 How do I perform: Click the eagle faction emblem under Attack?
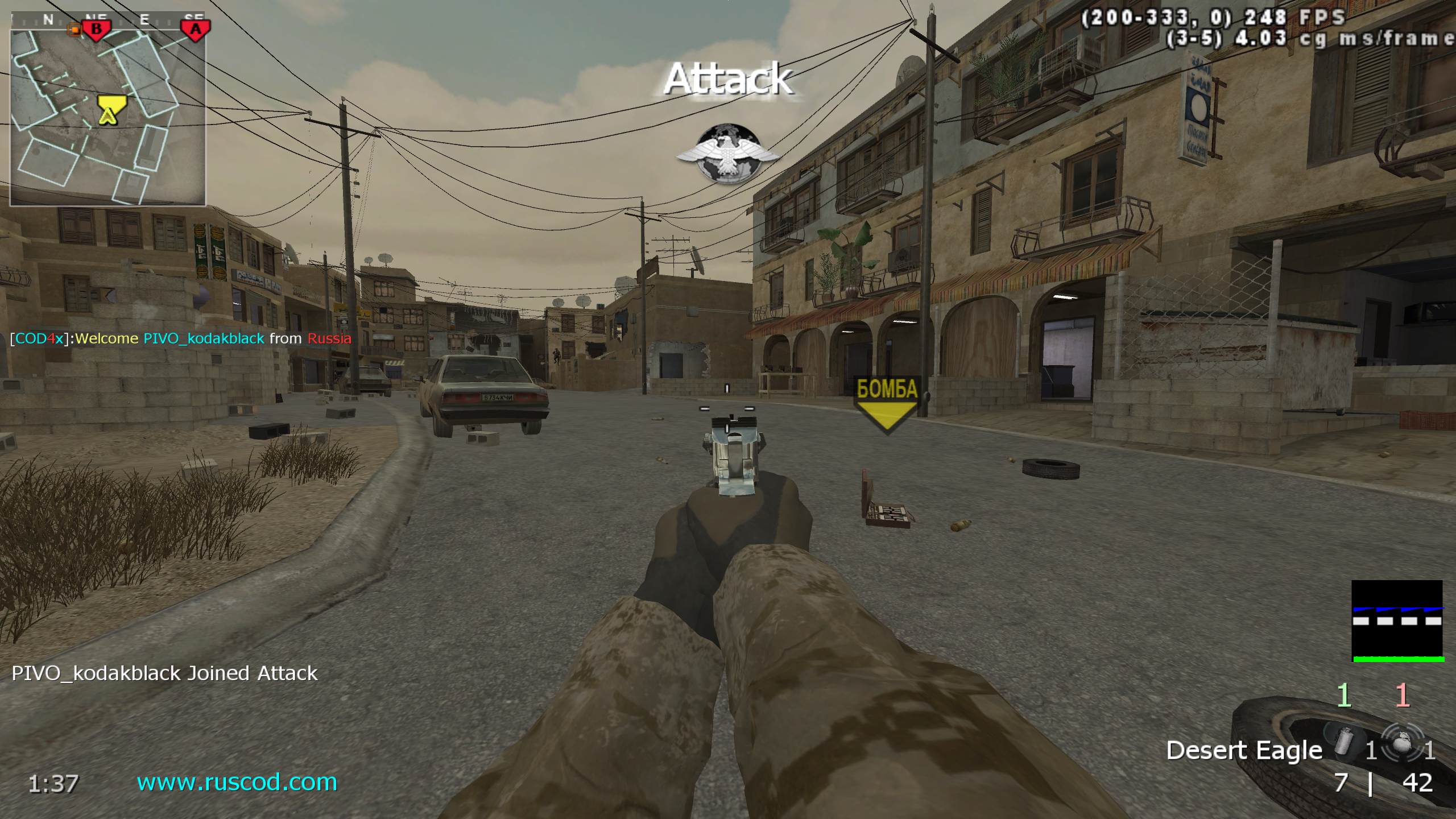[727, 153]
